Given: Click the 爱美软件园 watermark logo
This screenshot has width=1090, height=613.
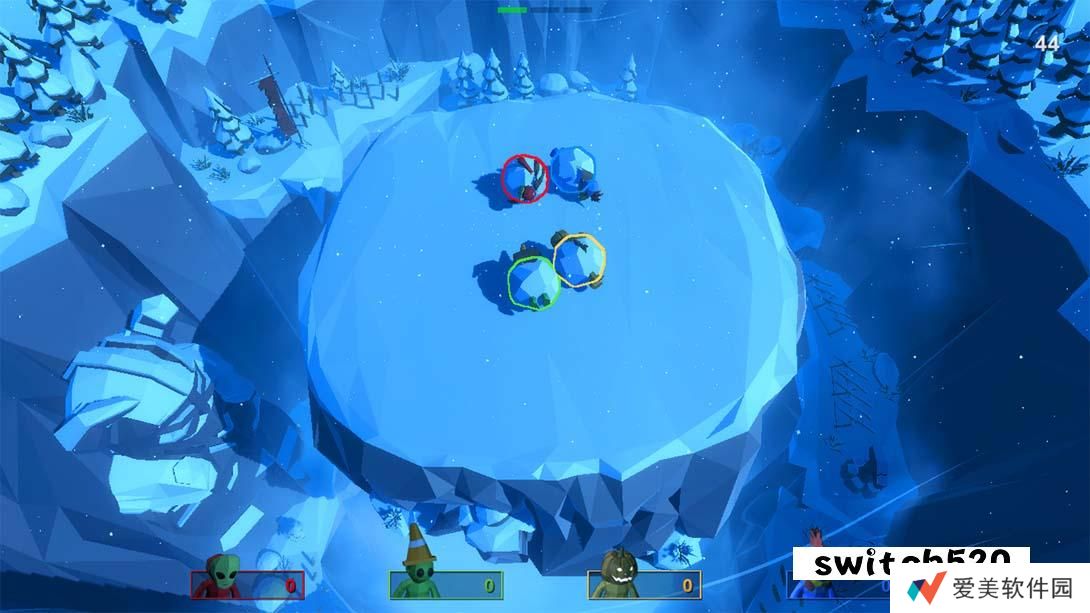Looking at the screenshot, I should pos(988,587).
